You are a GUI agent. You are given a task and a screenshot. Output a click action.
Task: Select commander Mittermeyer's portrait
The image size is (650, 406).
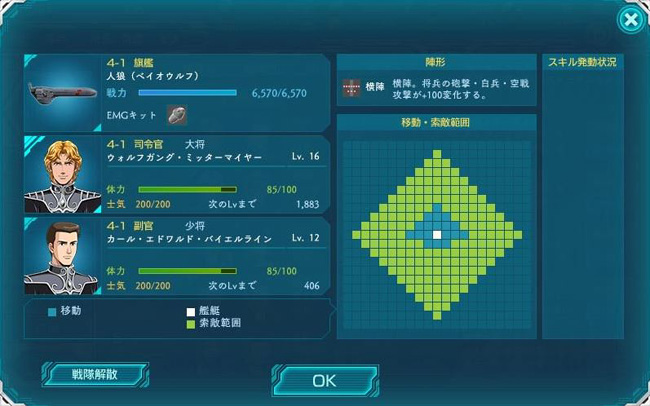click(x=62, y=174)
